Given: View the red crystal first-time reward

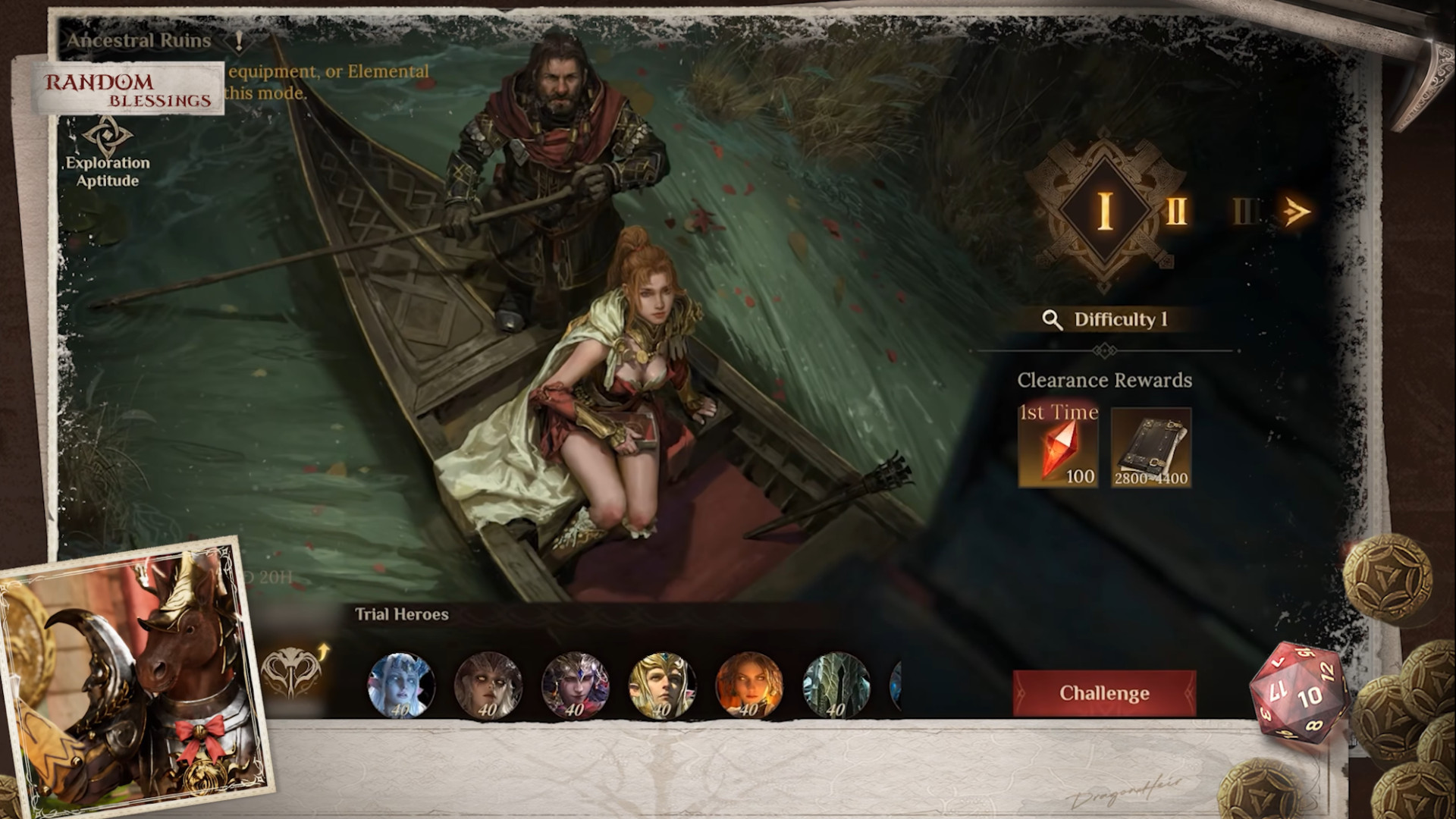Looking at the screenshot, I should 1058,447.
